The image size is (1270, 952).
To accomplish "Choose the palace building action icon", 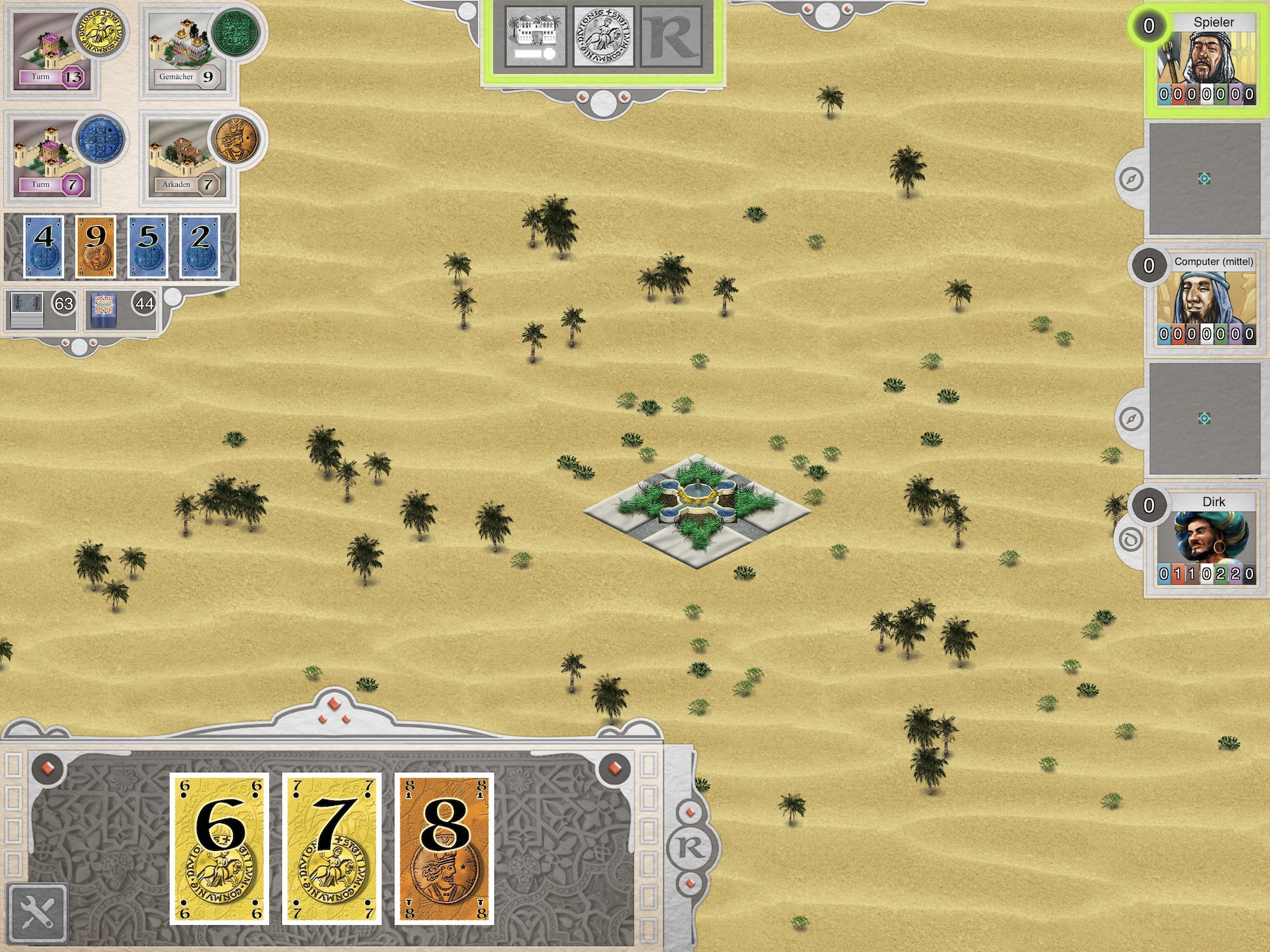I will tap(535, 37).
